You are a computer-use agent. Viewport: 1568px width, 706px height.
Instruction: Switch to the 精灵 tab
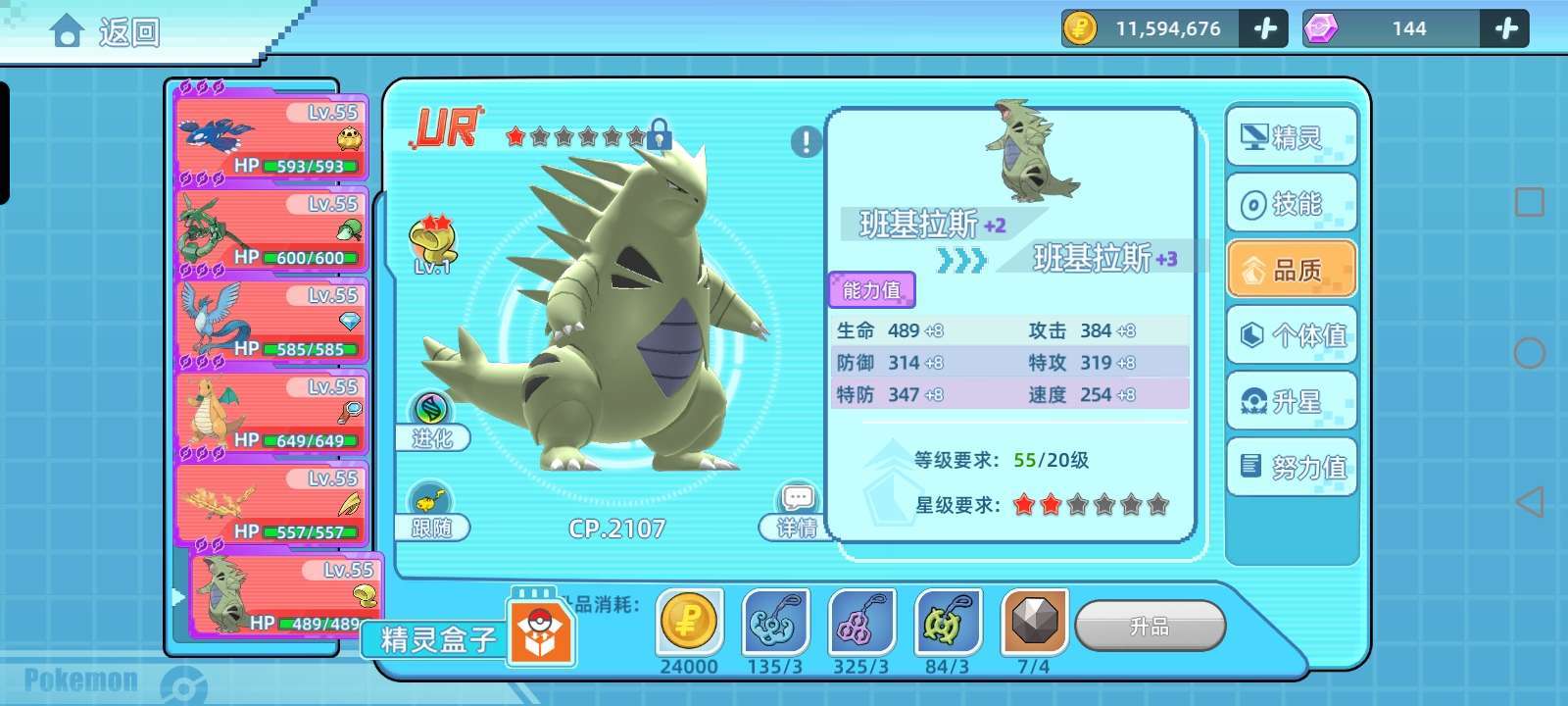pyautogui.click(x=1292, y=138)
